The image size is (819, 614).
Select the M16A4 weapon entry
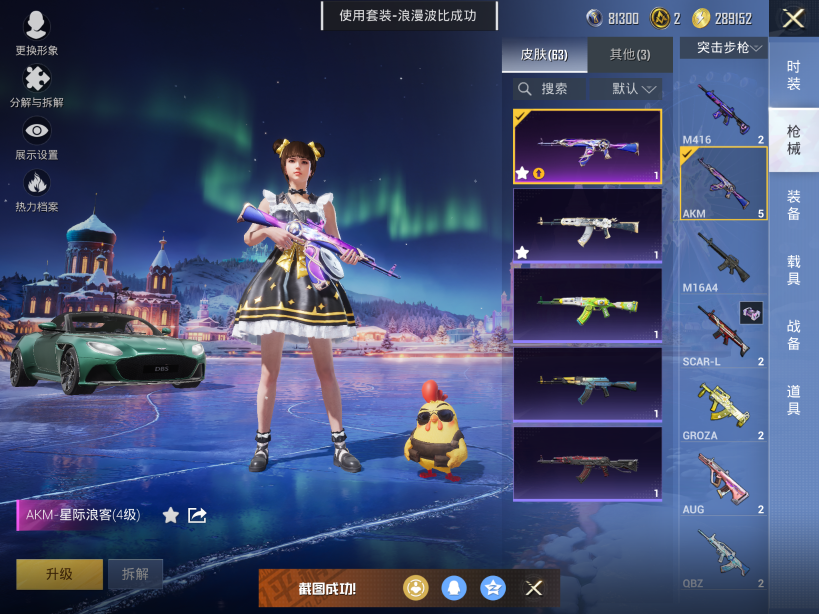point(723,259)
